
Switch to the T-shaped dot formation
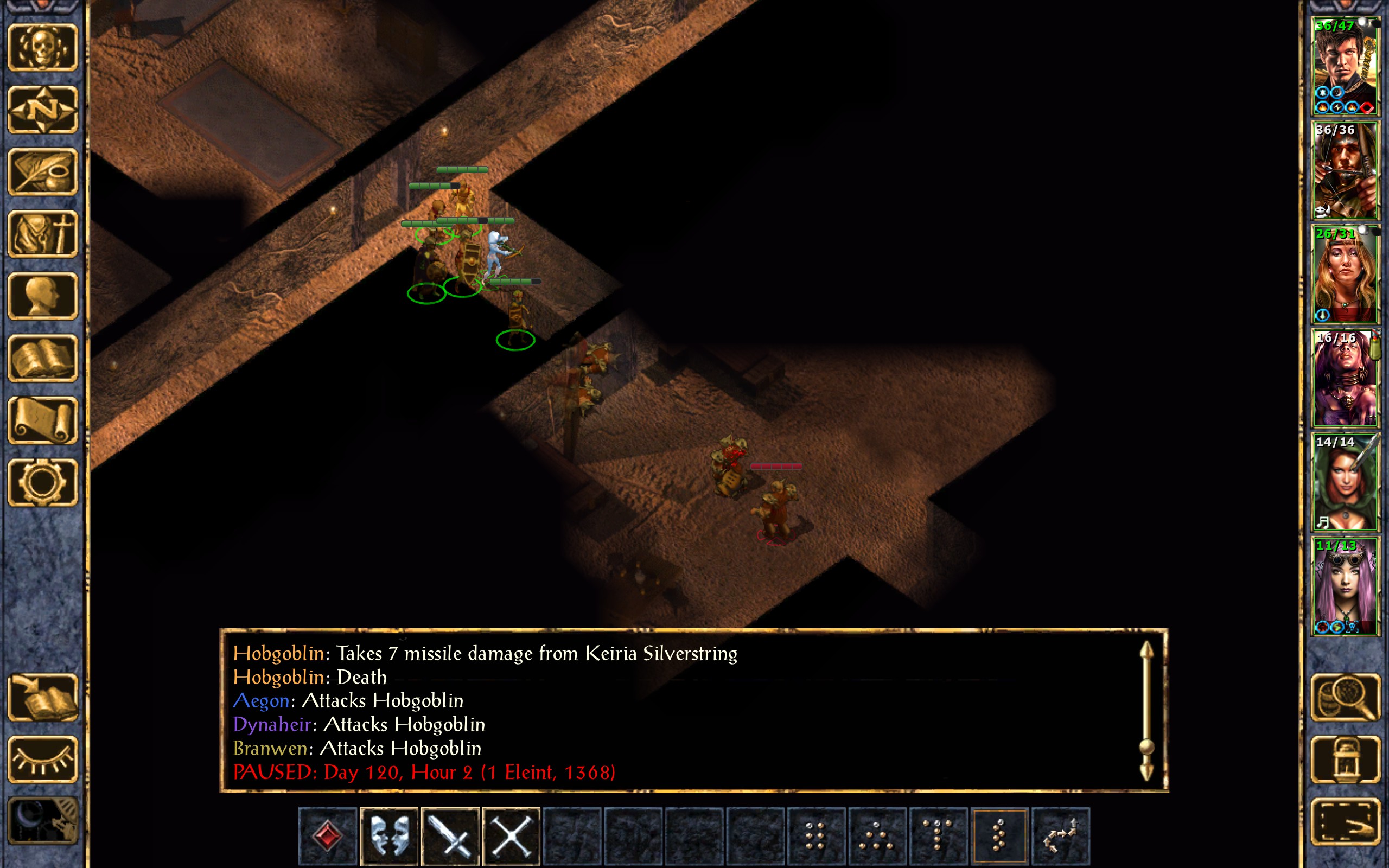938,836
